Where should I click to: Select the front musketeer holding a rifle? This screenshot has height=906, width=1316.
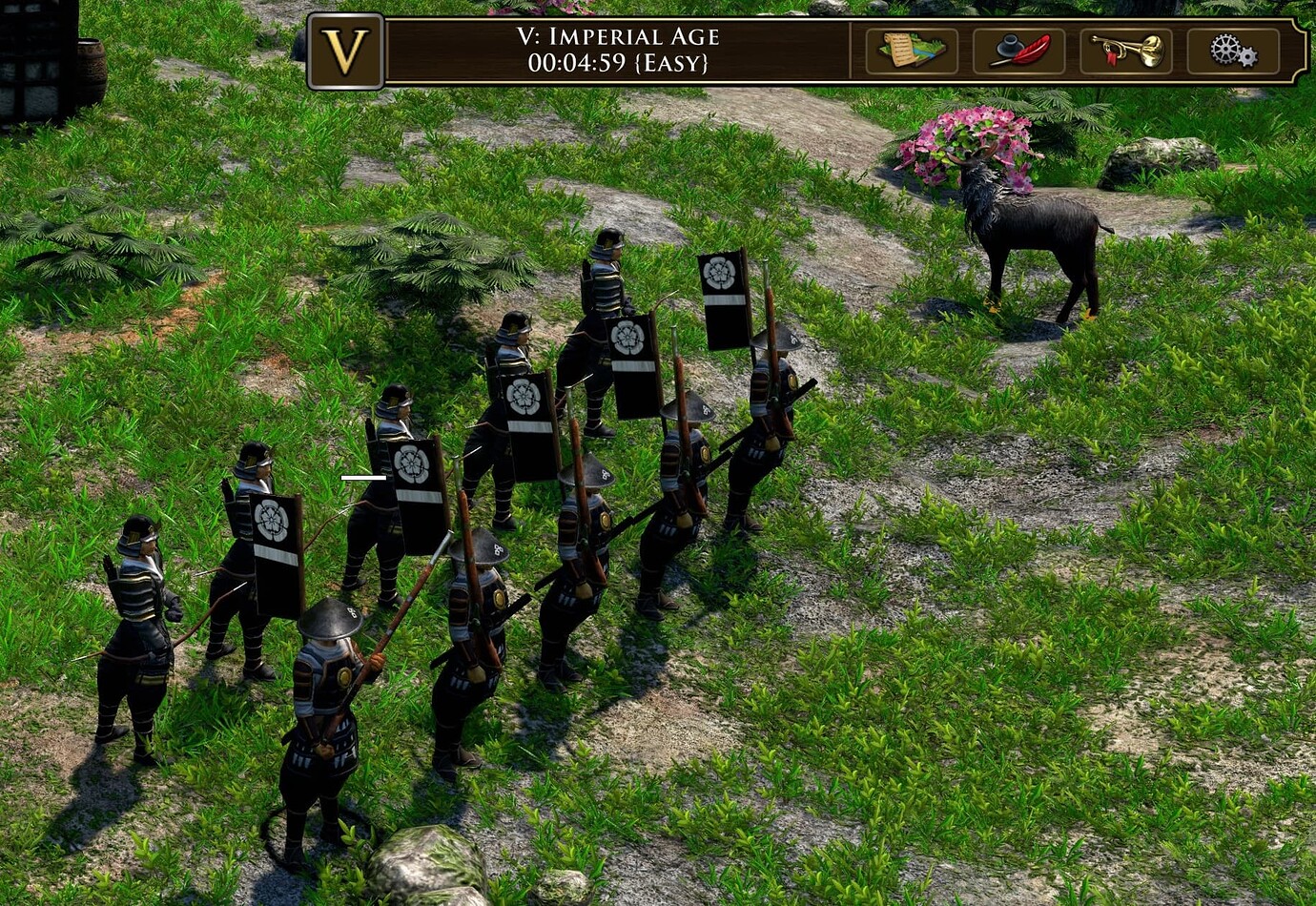pyautogui.click(x=324, y=706)
